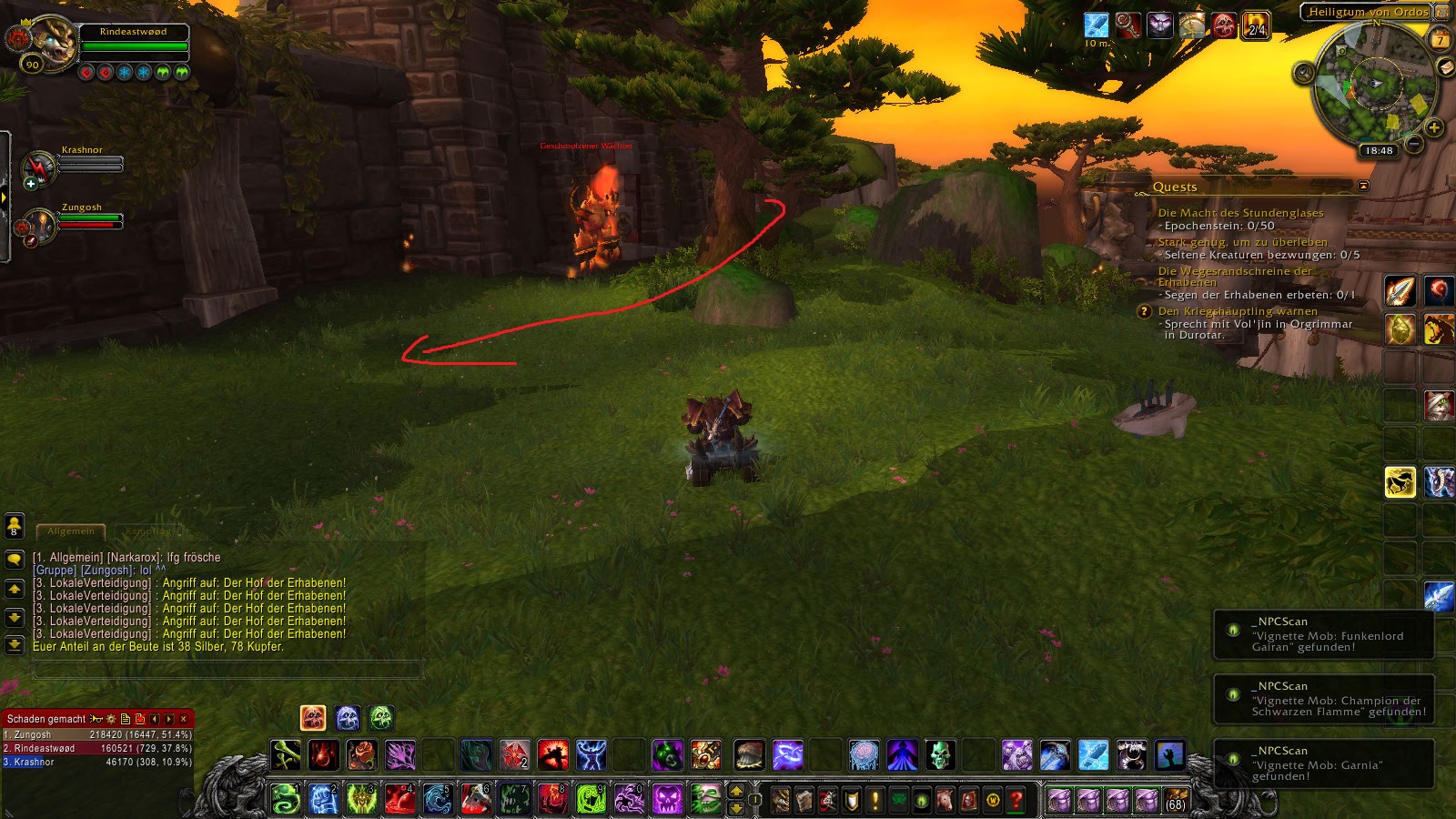Select quest Den Kriegshäuptling warnen
The image size is (1456, 819).
(x=1239, y=311)
